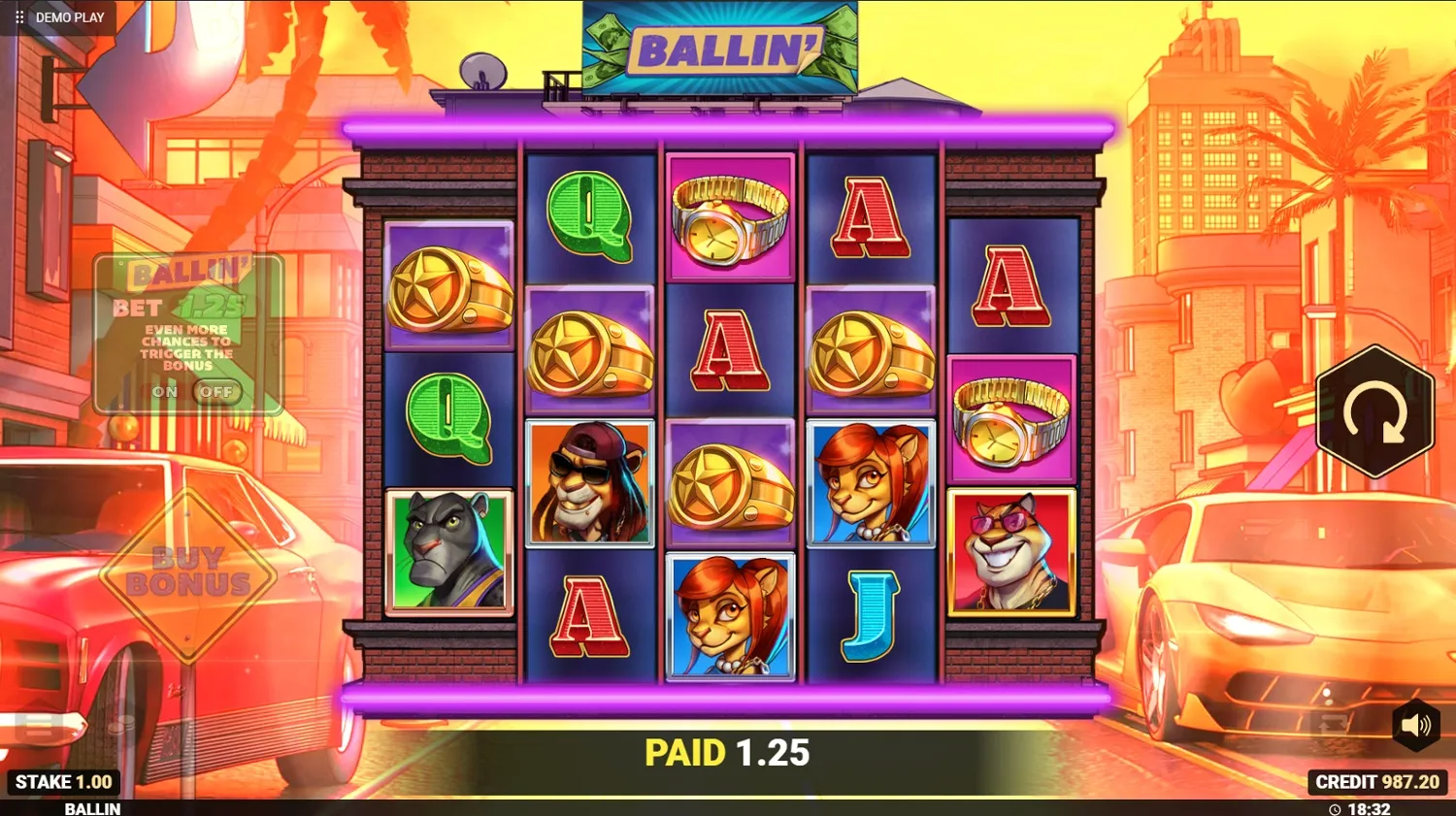Expand the Credit 987.20 display
Viewport: 1456px width, 816px height.
pos(1377,781)
